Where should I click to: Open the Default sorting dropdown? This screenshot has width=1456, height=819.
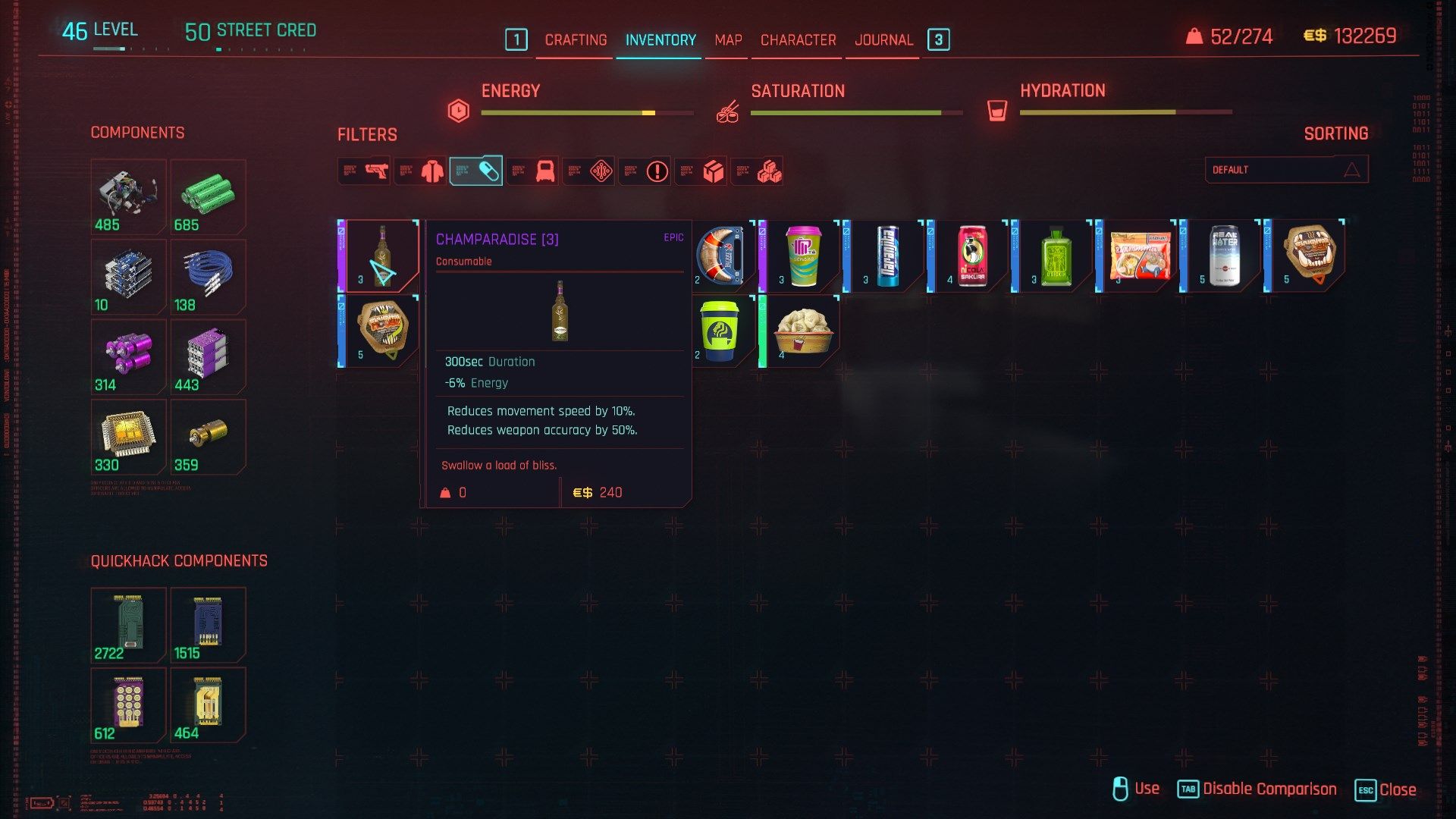coord(1285,169)
